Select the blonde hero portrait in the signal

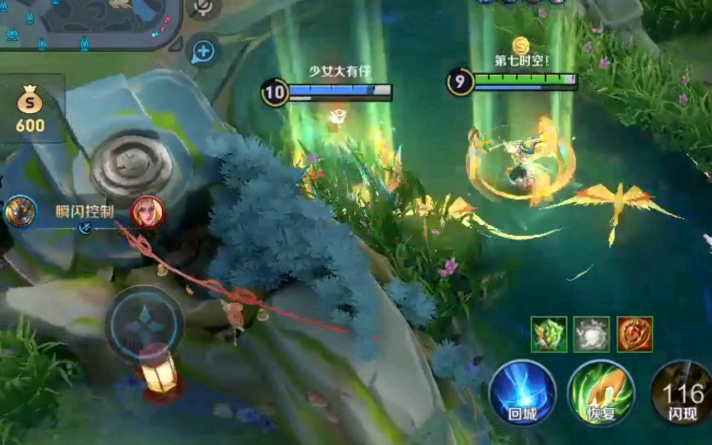(x=148, y=213)
